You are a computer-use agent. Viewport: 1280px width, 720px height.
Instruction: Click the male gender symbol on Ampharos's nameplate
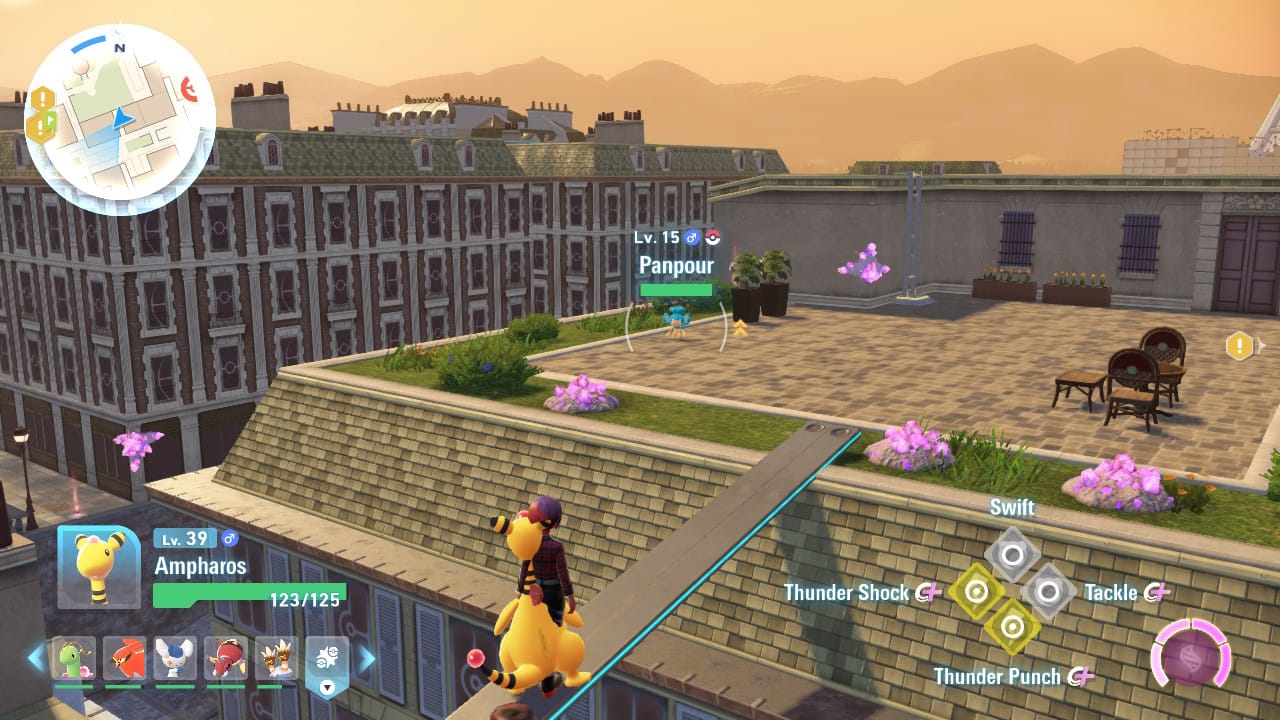tap(229, 538)
